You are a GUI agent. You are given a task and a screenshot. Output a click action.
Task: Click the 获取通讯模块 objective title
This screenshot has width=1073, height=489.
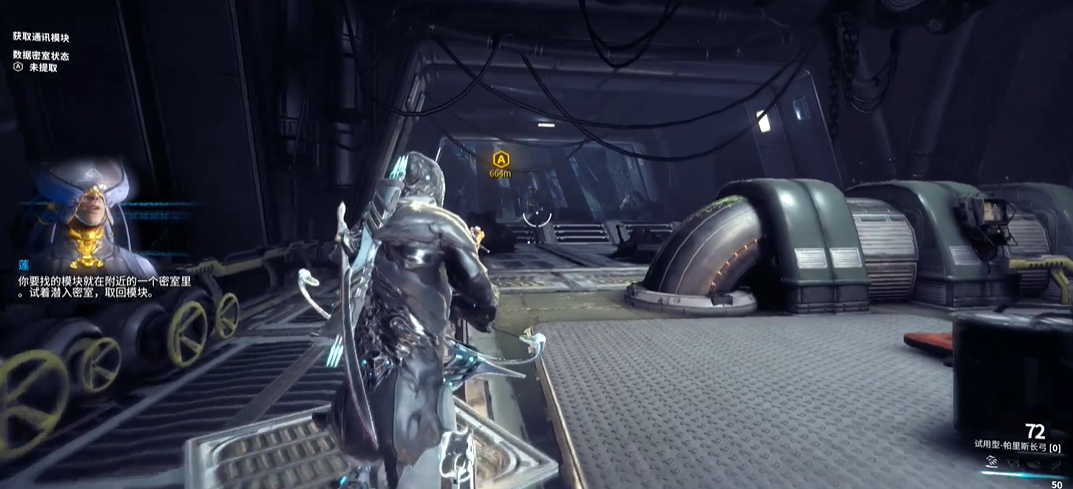42,36
